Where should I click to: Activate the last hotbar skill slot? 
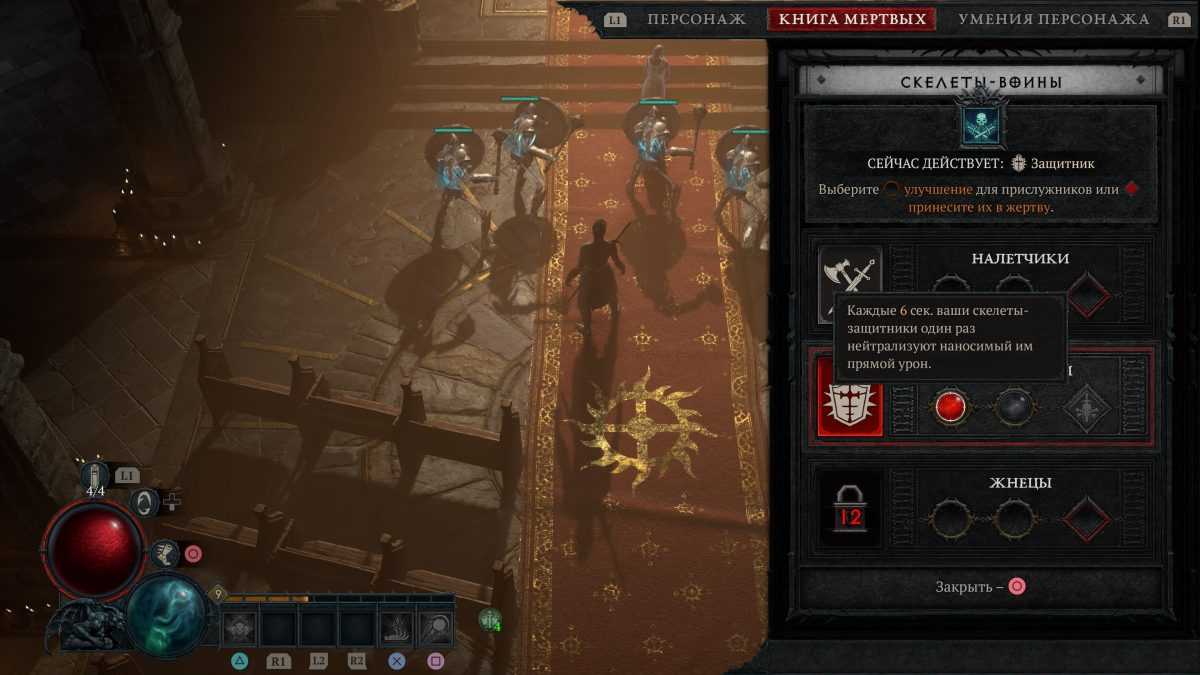coord(436,628)
